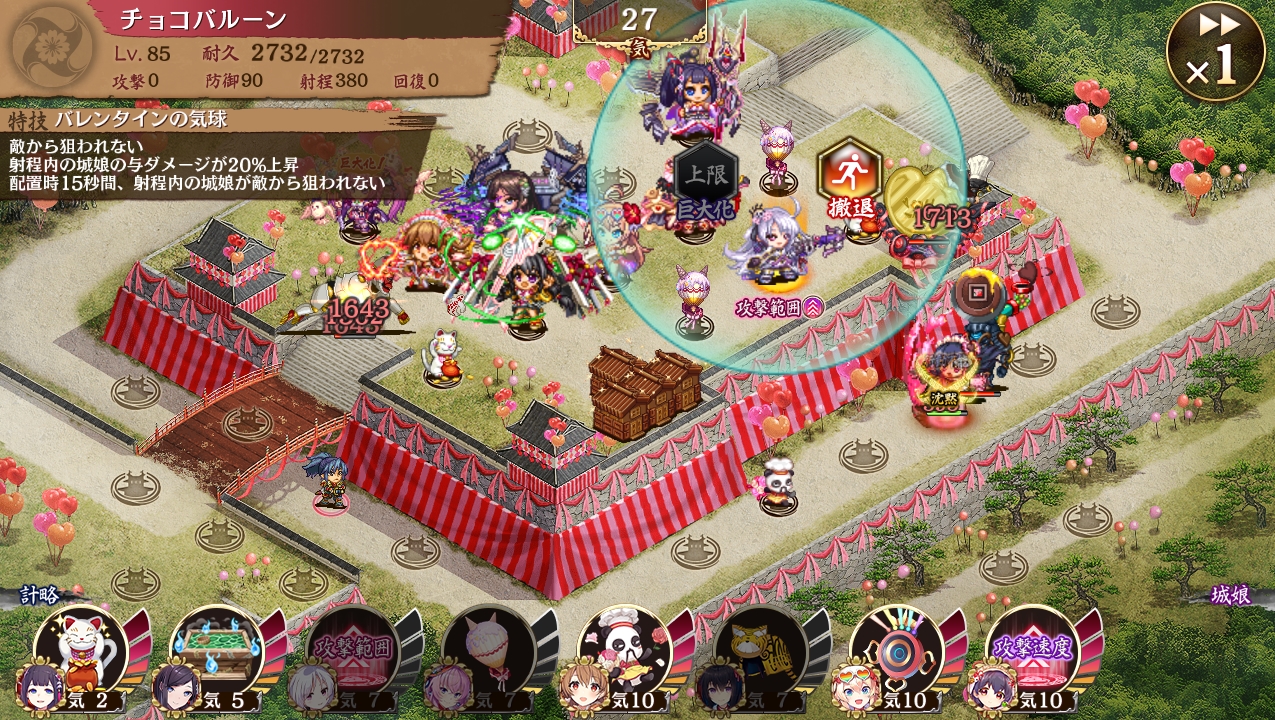Switch to the 計略 stratagem list
Screen dimensions: 1275x720
coord(42,596)
